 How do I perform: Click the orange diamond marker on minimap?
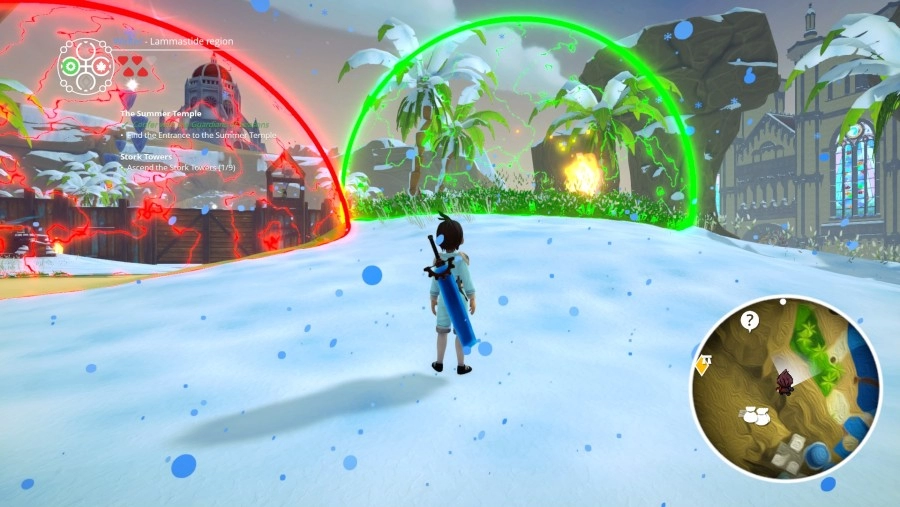click(702, 364)
